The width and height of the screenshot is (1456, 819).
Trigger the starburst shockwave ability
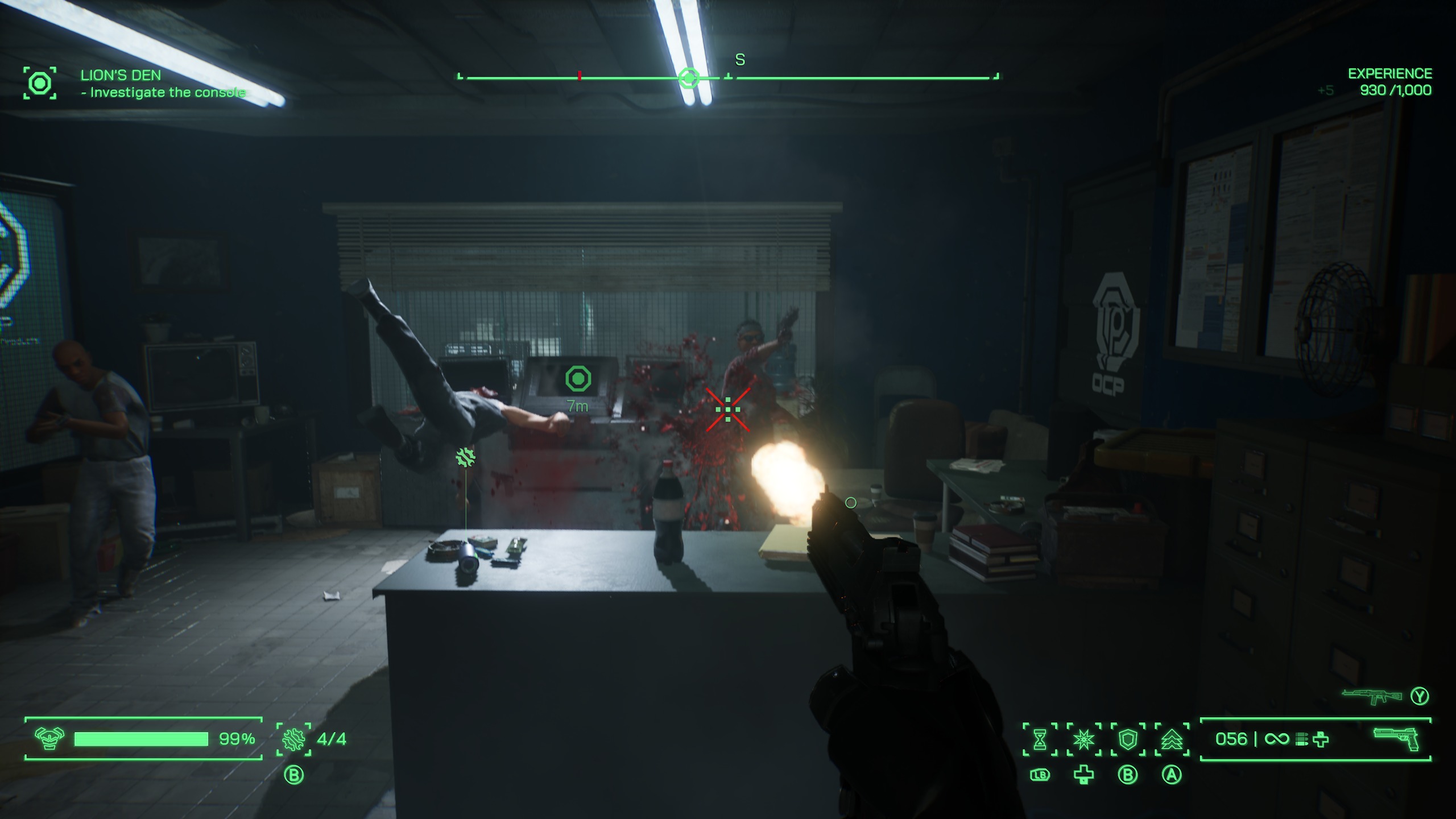click(x=1083, y=739)
